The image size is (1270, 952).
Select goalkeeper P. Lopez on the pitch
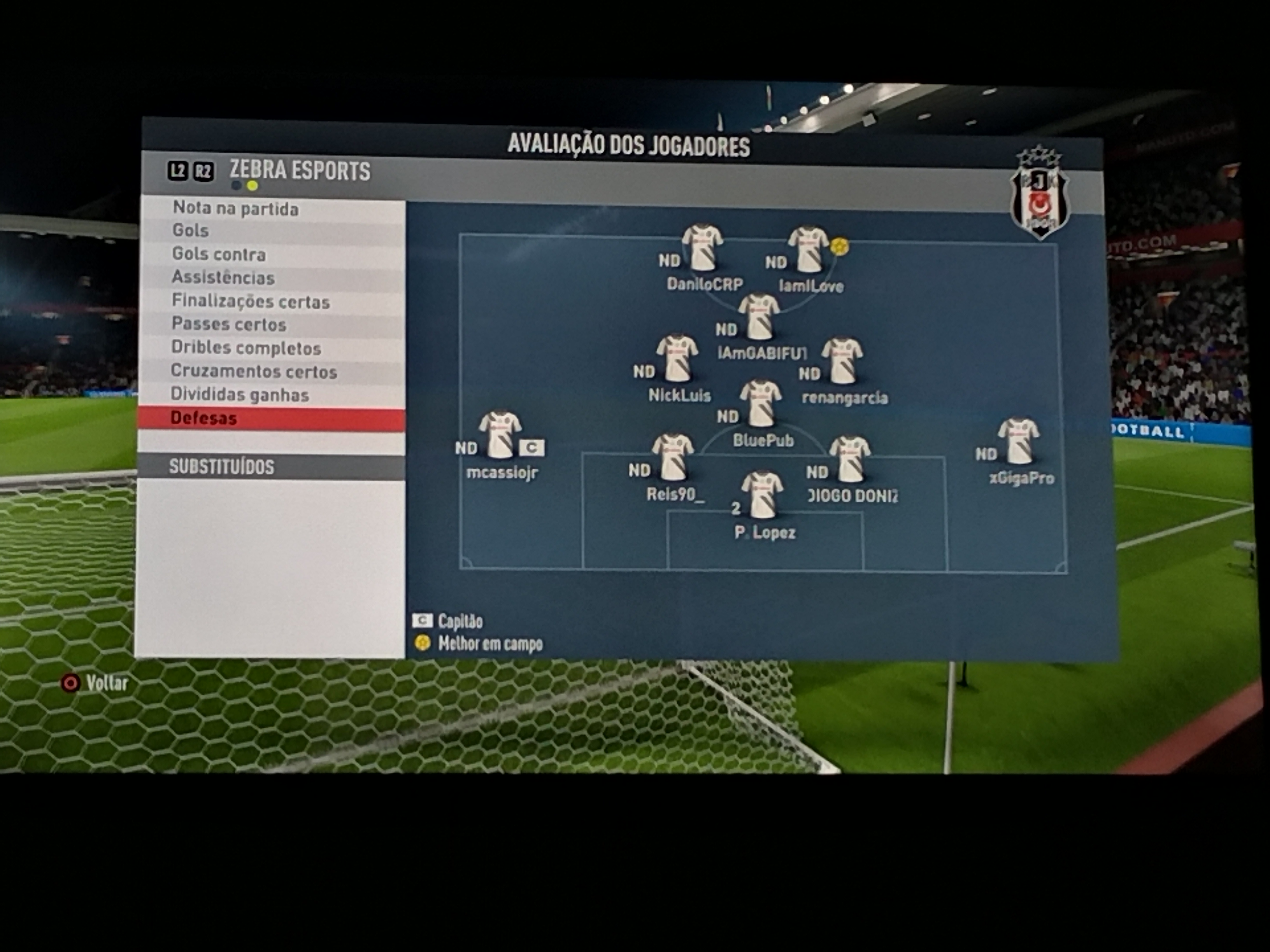(763, 495)
